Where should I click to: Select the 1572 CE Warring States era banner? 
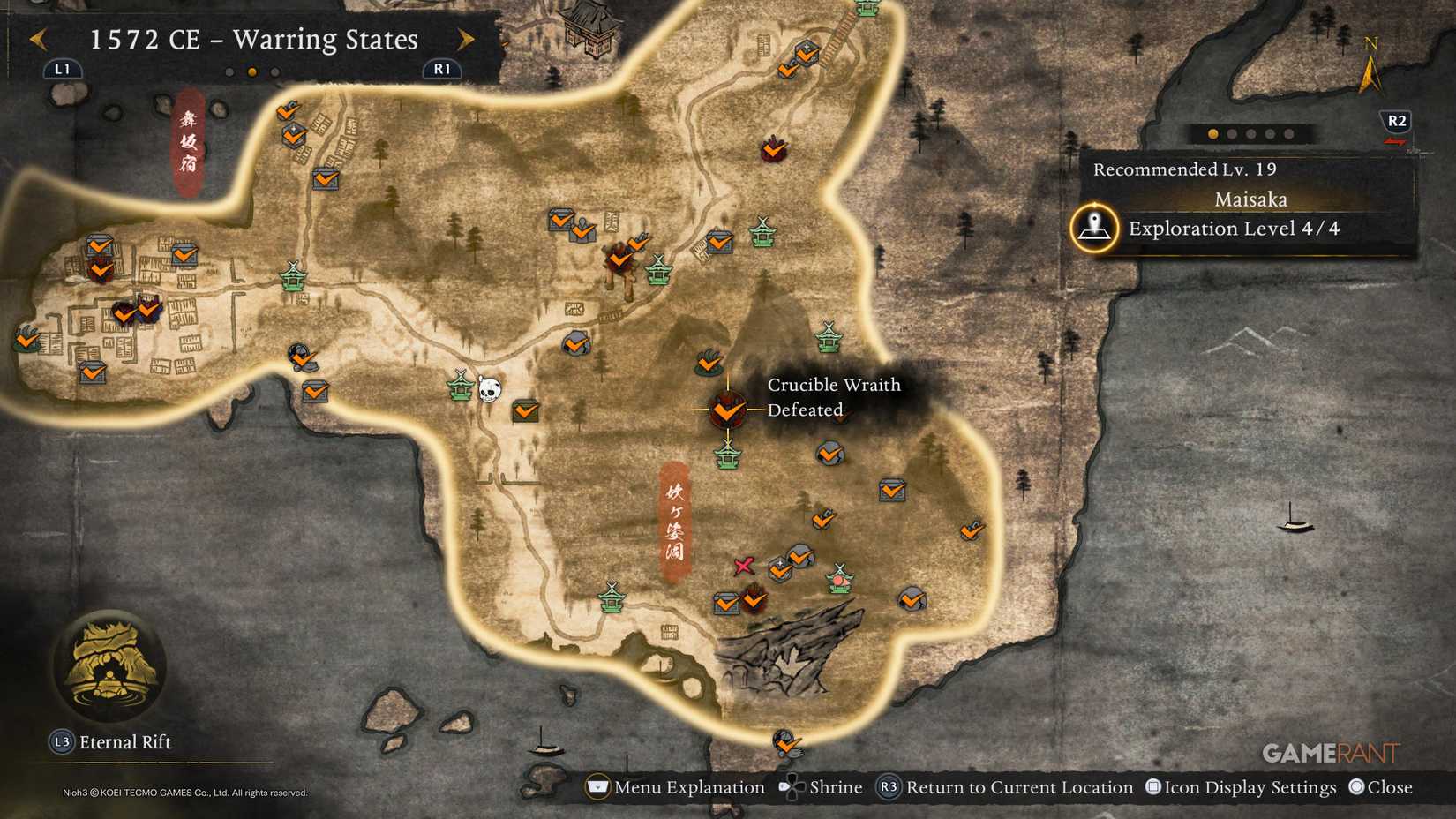point(251,40)
